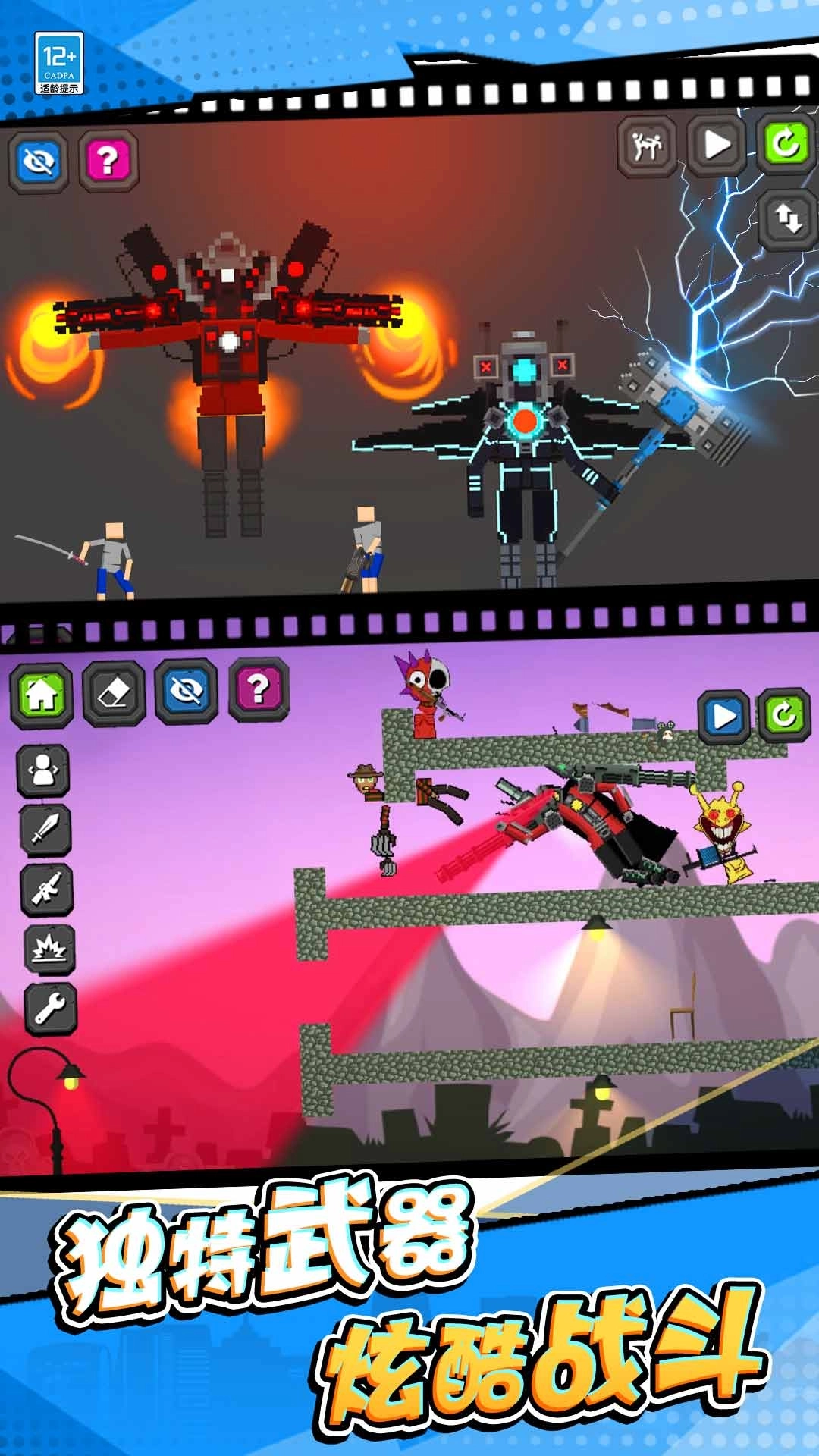This screenshot has height=1456, width=819.
Task: View the 12+ CADPA age rating notice
Action: [59, 64]
